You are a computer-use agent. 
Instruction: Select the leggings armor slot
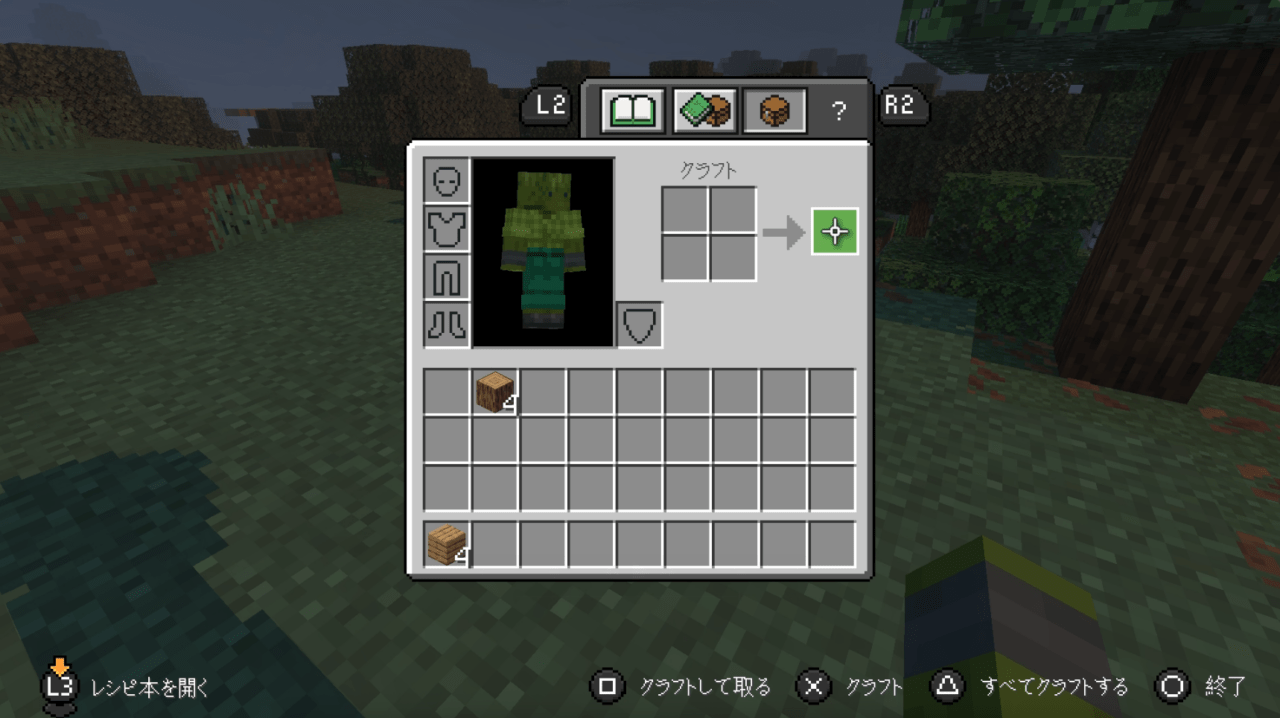point(446,277)
